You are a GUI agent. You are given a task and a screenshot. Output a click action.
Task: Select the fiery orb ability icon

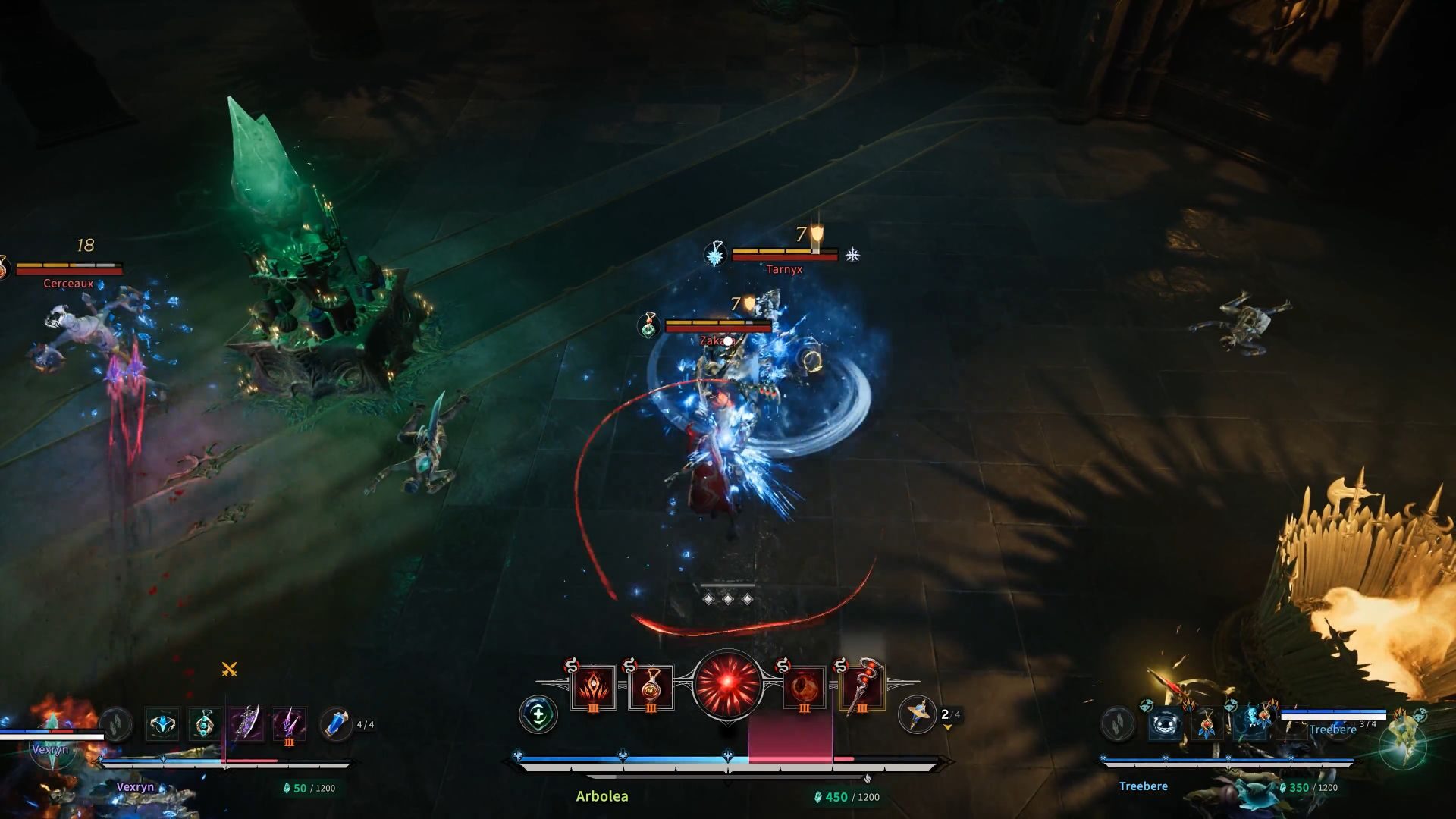pos(804,687)
